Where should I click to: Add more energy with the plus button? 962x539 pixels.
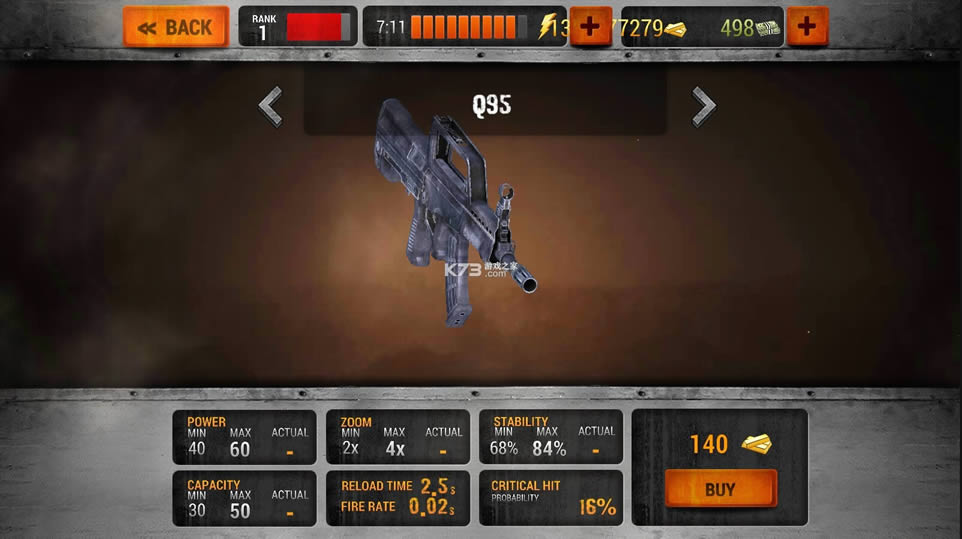point(591,27)
